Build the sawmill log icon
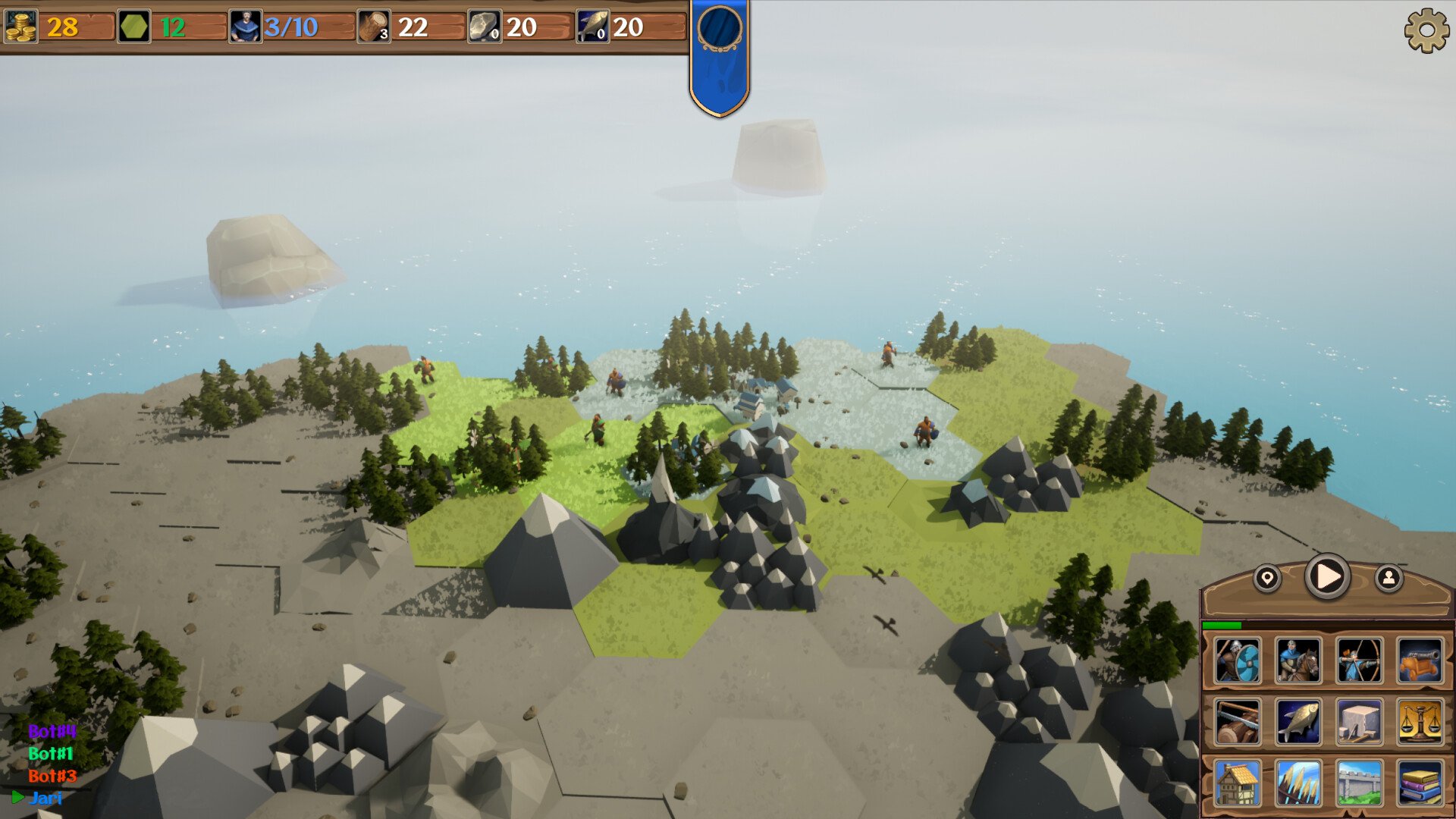Image resolution: width=1456 pixels, height=819 pixels. (x=1238, y=721)
